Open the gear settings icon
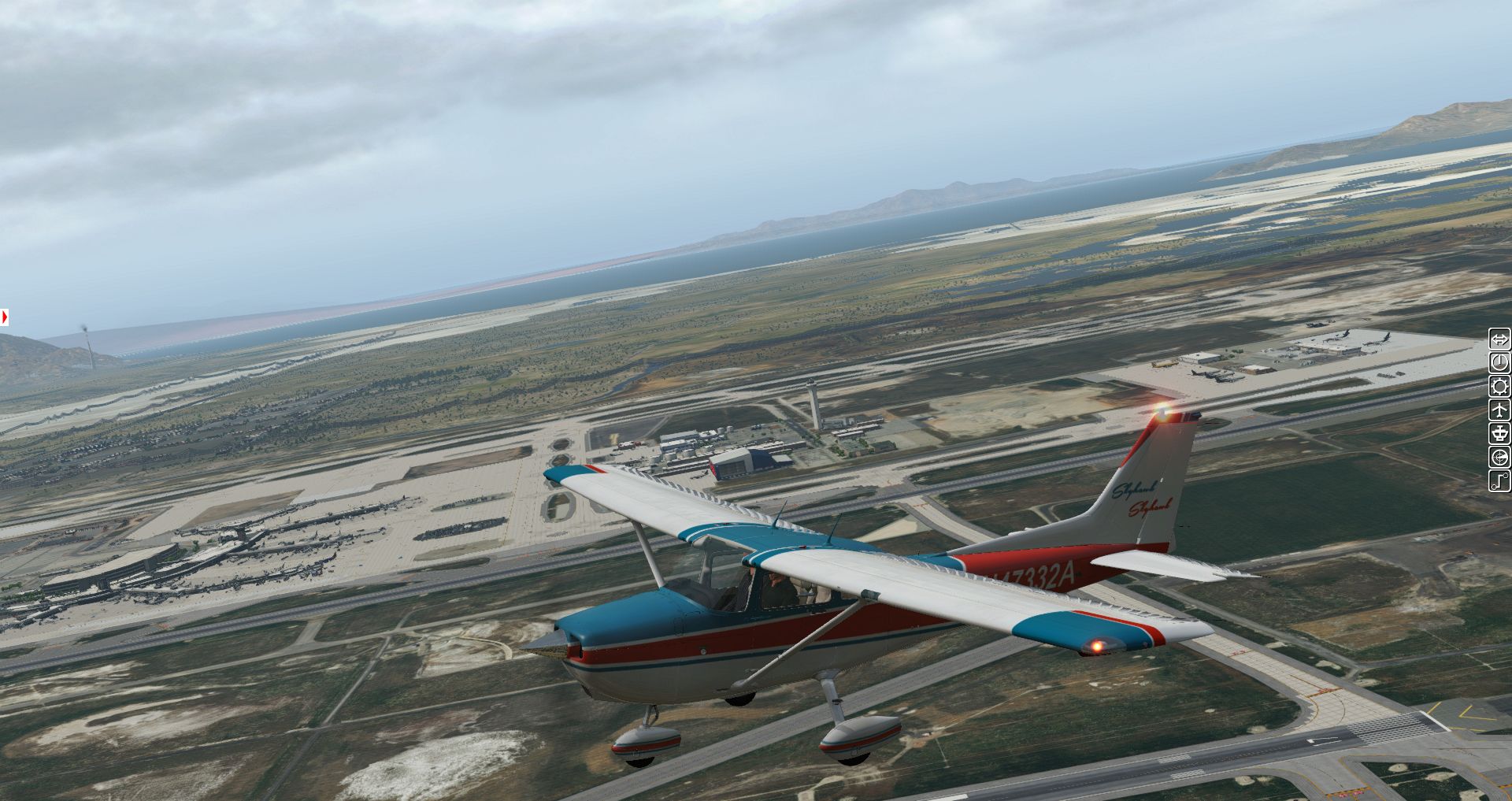This screenshot has height=801, width=1512. point(1499,387)
